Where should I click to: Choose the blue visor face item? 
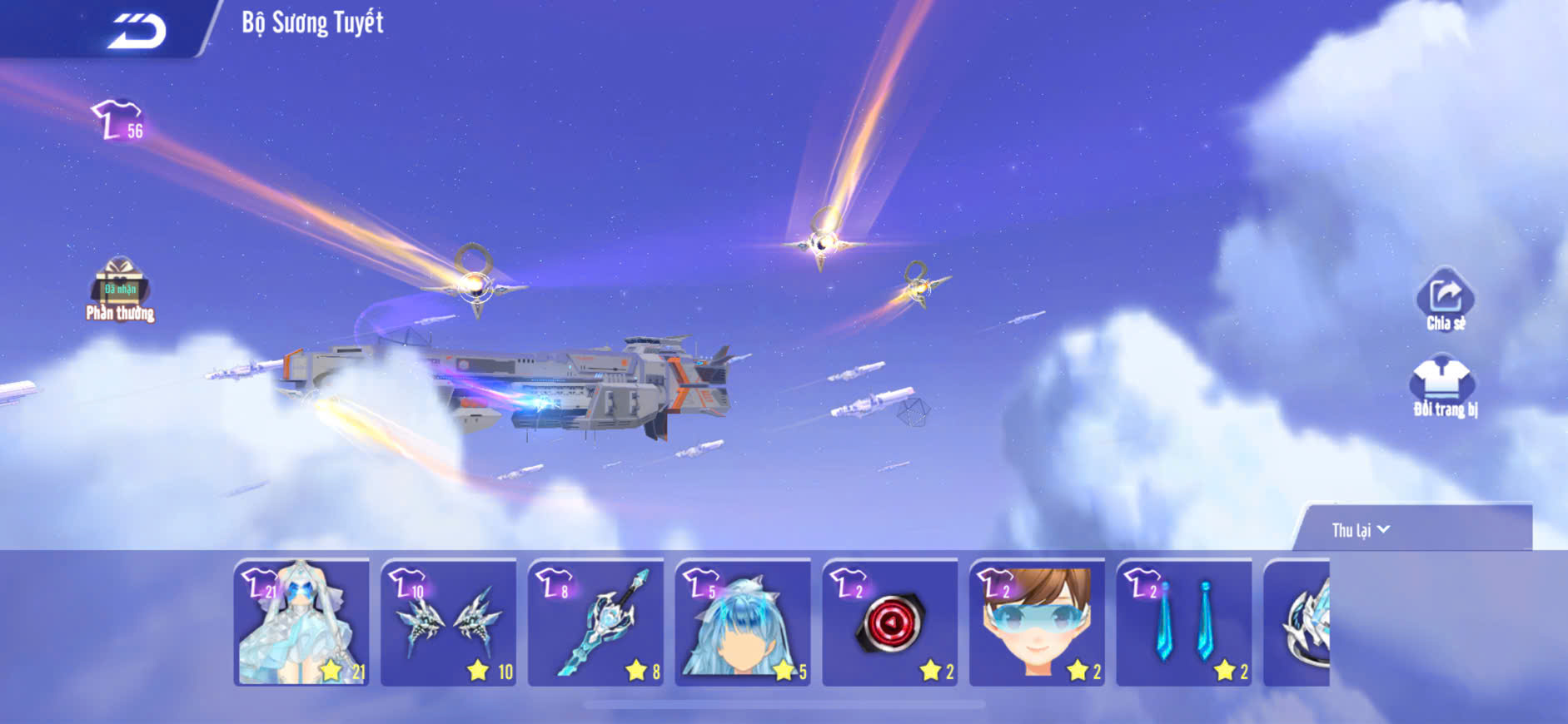coord(1038,622)
